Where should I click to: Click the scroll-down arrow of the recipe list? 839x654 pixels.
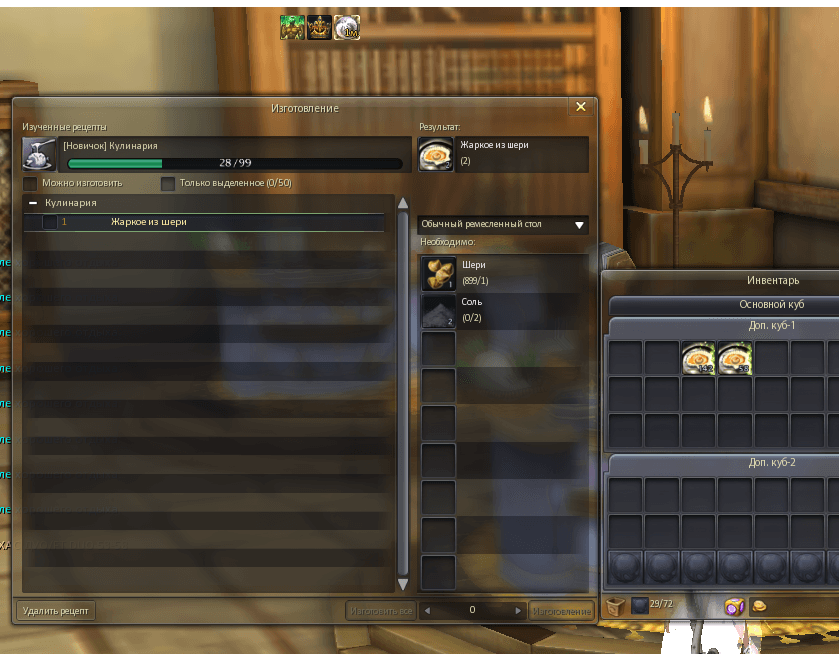point(403,584)
